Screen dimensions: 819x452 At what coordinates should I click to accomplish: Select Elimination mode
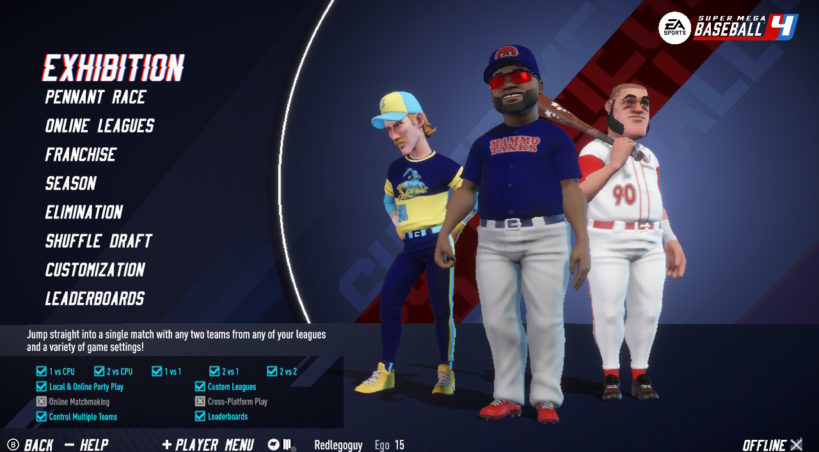(x=84, y=212)
